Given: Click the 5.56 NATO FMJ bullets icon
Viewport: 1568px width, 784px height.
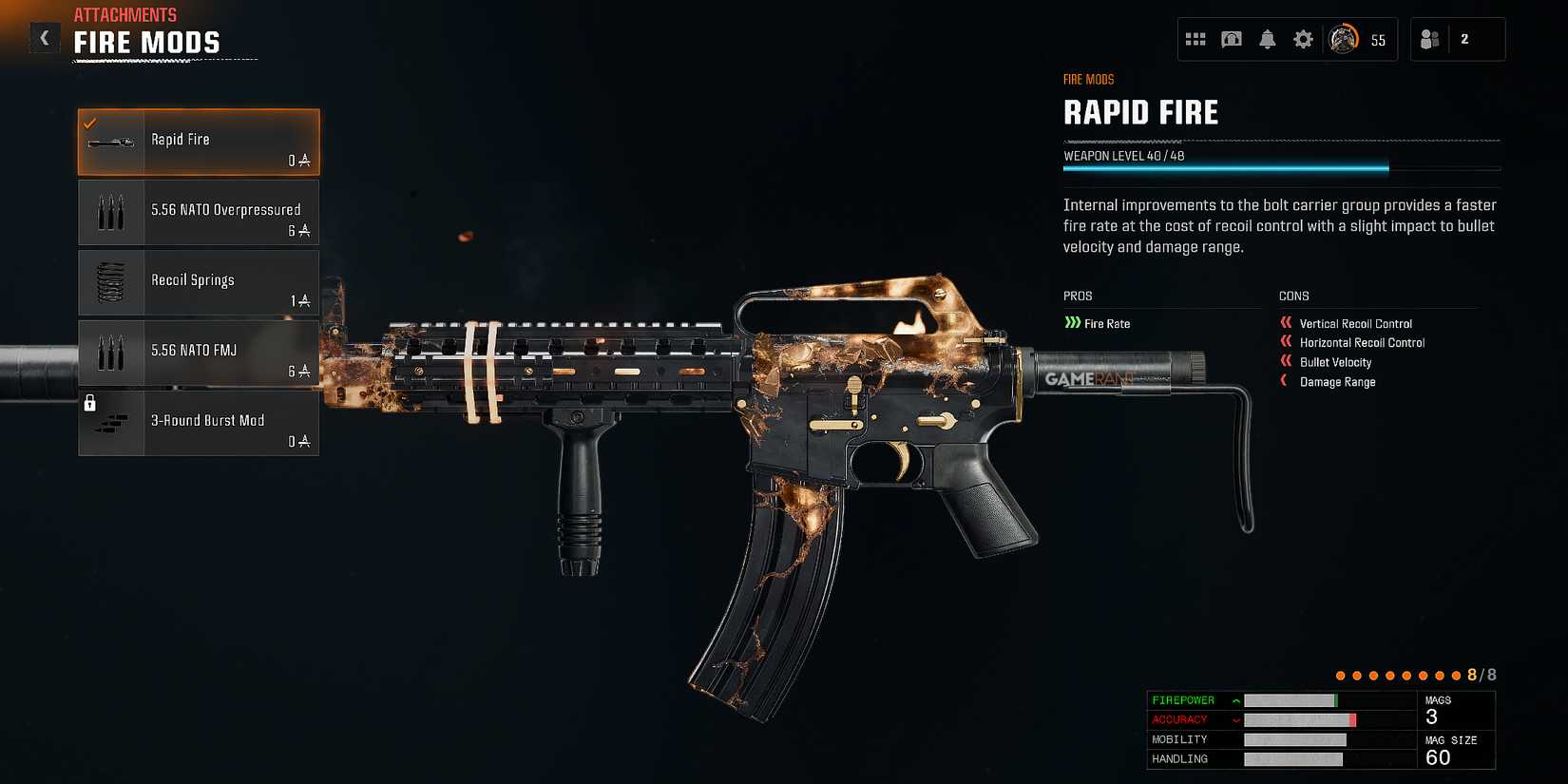Looking at the screenshot, I should point(110,352).
